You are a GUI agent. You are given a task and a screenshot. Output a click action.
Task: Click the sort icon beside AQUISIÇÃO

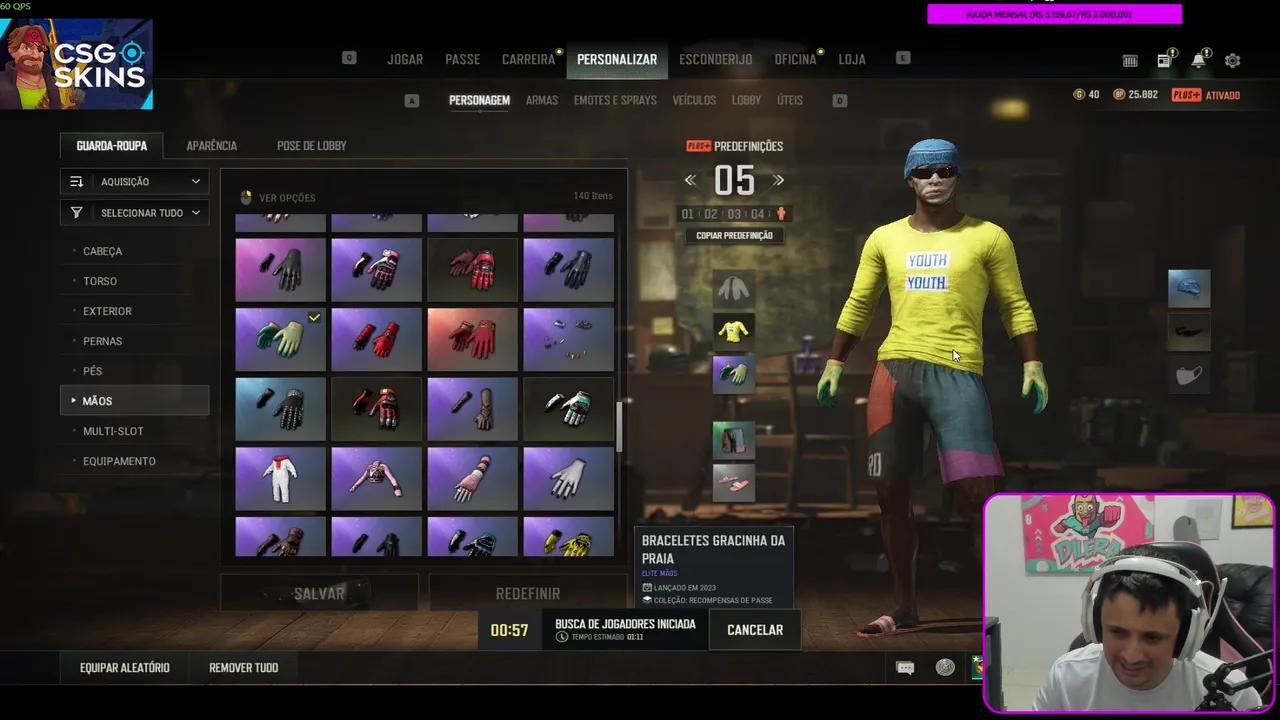pos(78,181)
